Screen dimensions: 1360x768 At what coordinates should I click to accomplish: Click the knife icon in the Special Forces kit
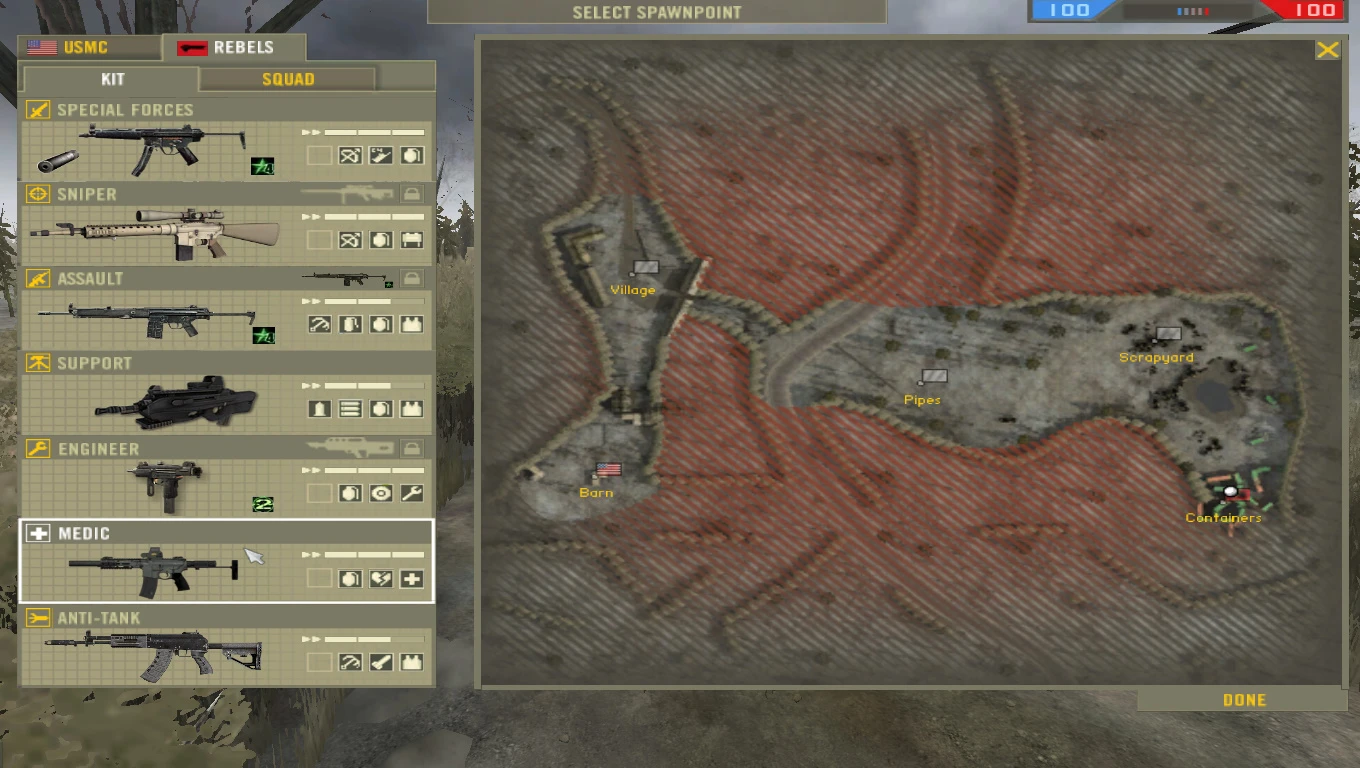351,155
